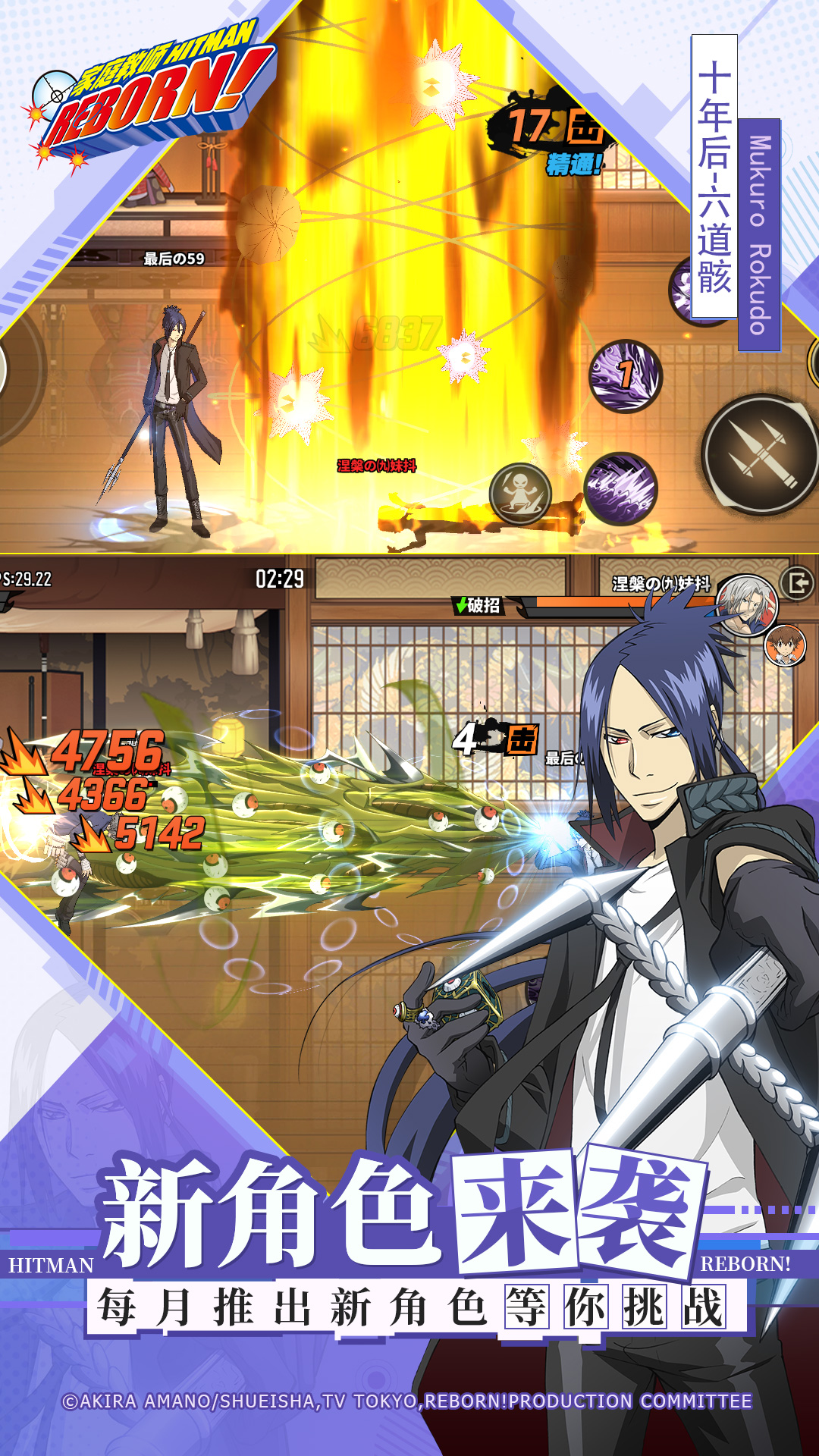Trigger the grey white-figure skill icon

(520, 494)
